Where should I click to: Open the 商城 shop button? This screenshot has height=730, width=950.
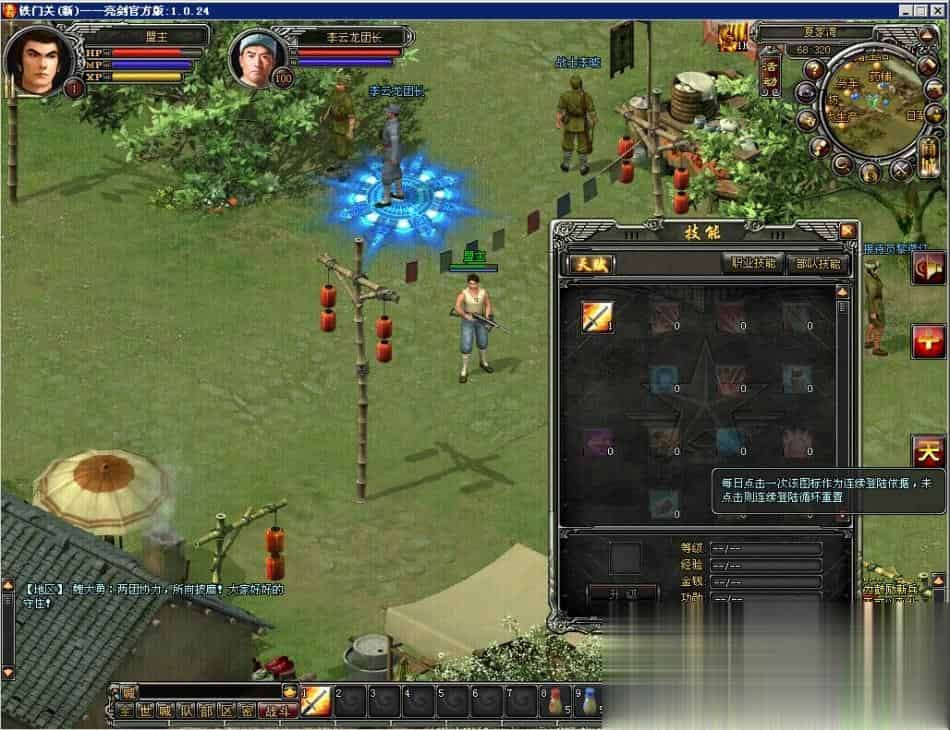929,157
